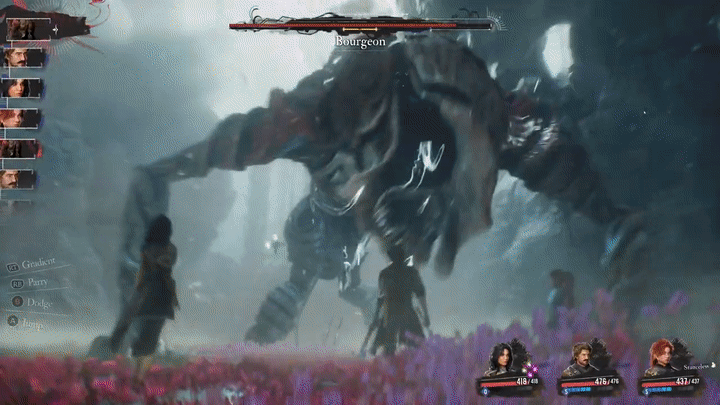Choose Maelle's portrait in the turn order list
720x405 pixels.
coord(20,118)
